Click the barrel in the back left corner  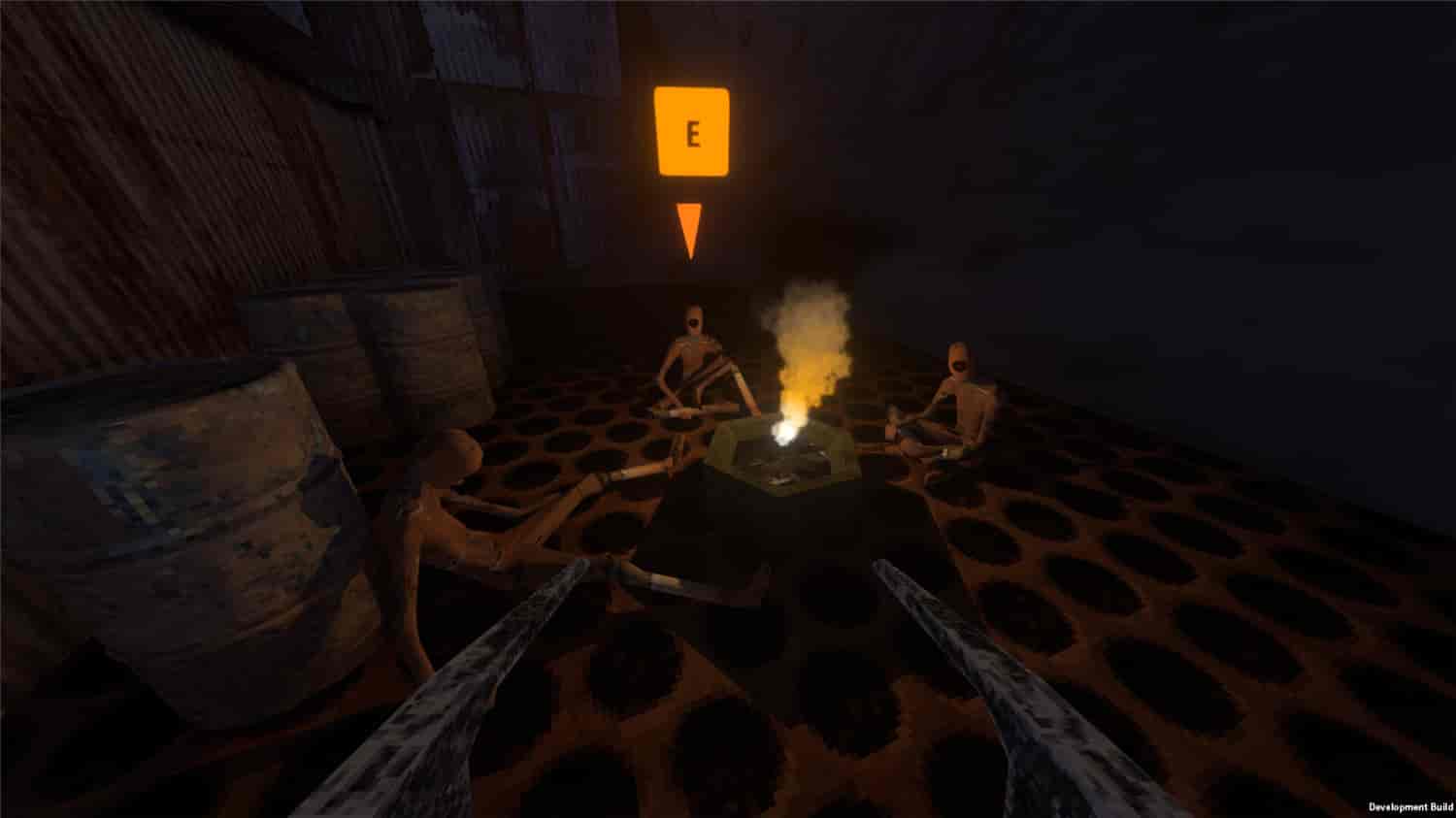click(301, 340)
